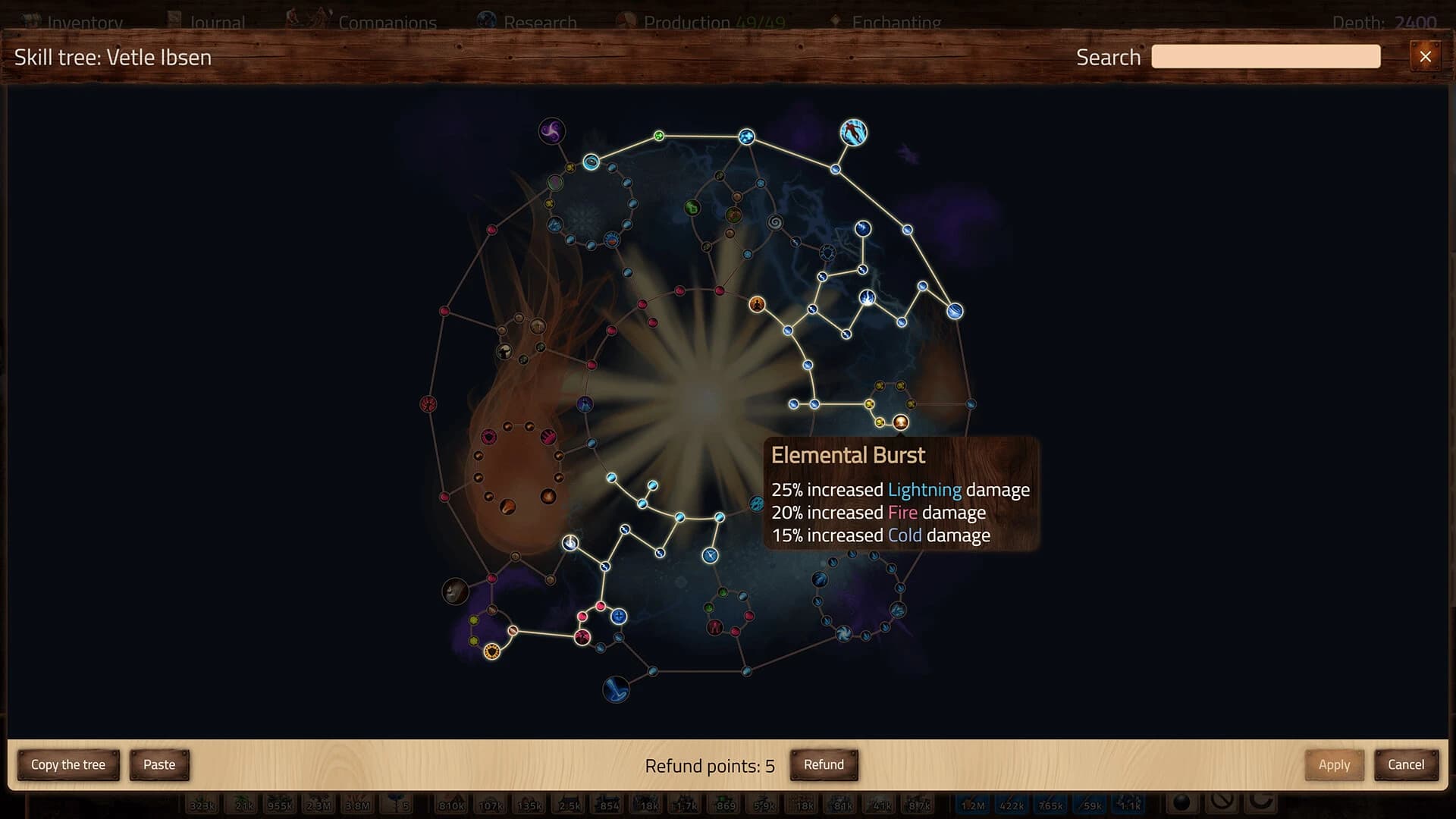Image resolution: width=1456 pixels, height=819 pixels.
Task: Select the red node on the far-left ring
Action: (428, 402)
